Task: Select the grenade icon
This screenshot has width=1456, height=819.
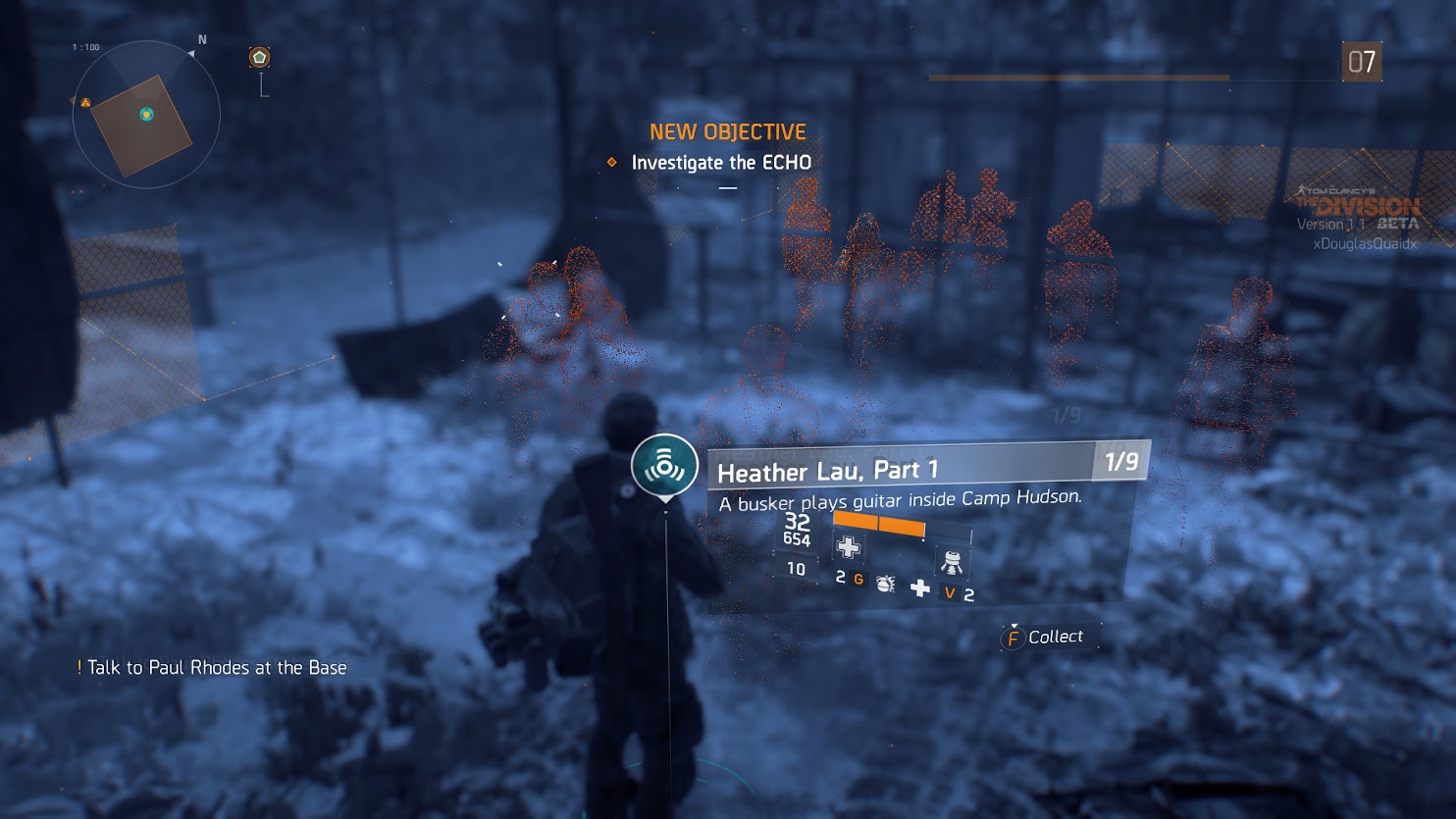Action: pos(885,584)
